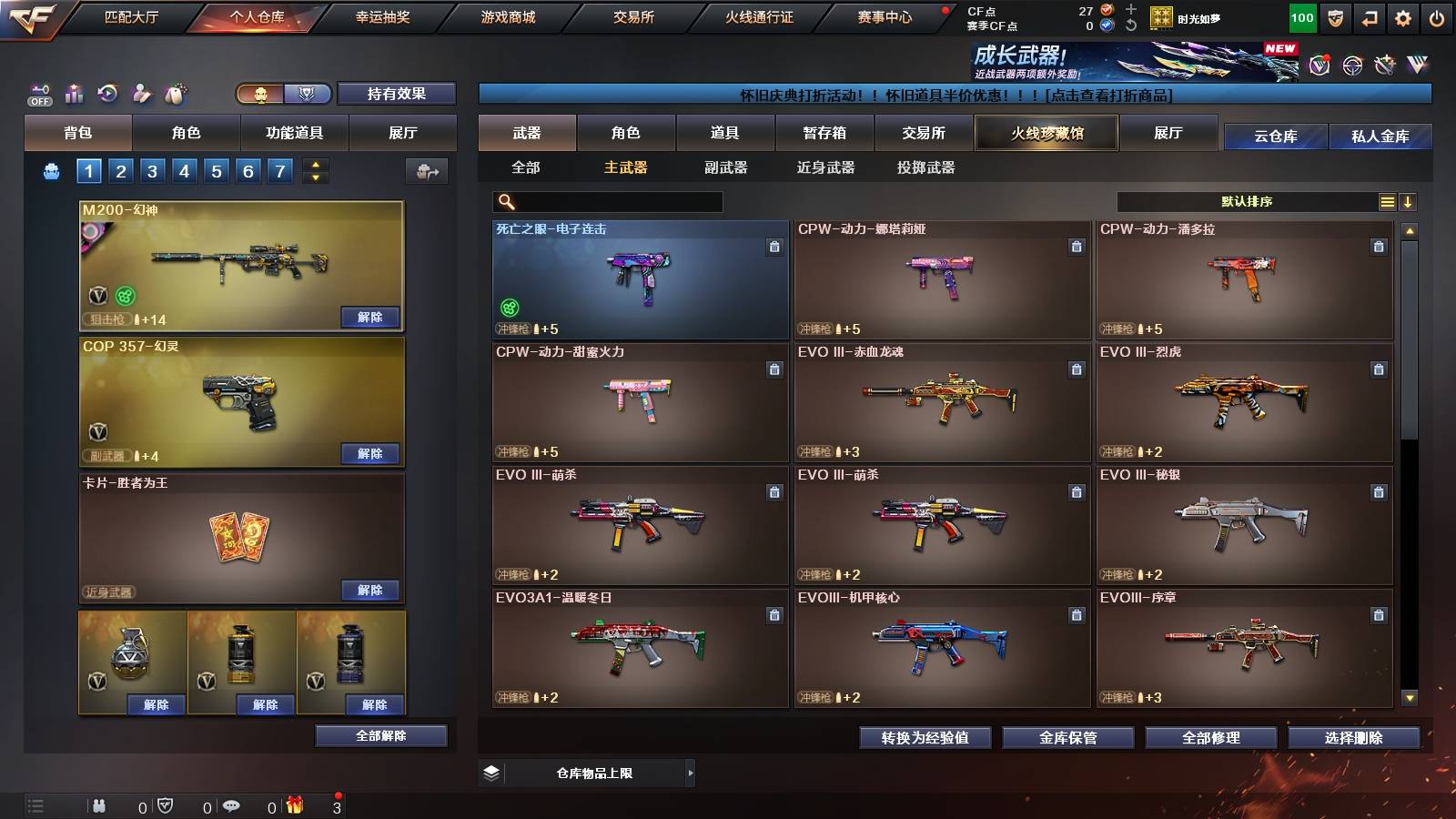Switch to the rank trophy view in the toggle pill
The image size is (1456, 819).
click(x=307, y=93)
